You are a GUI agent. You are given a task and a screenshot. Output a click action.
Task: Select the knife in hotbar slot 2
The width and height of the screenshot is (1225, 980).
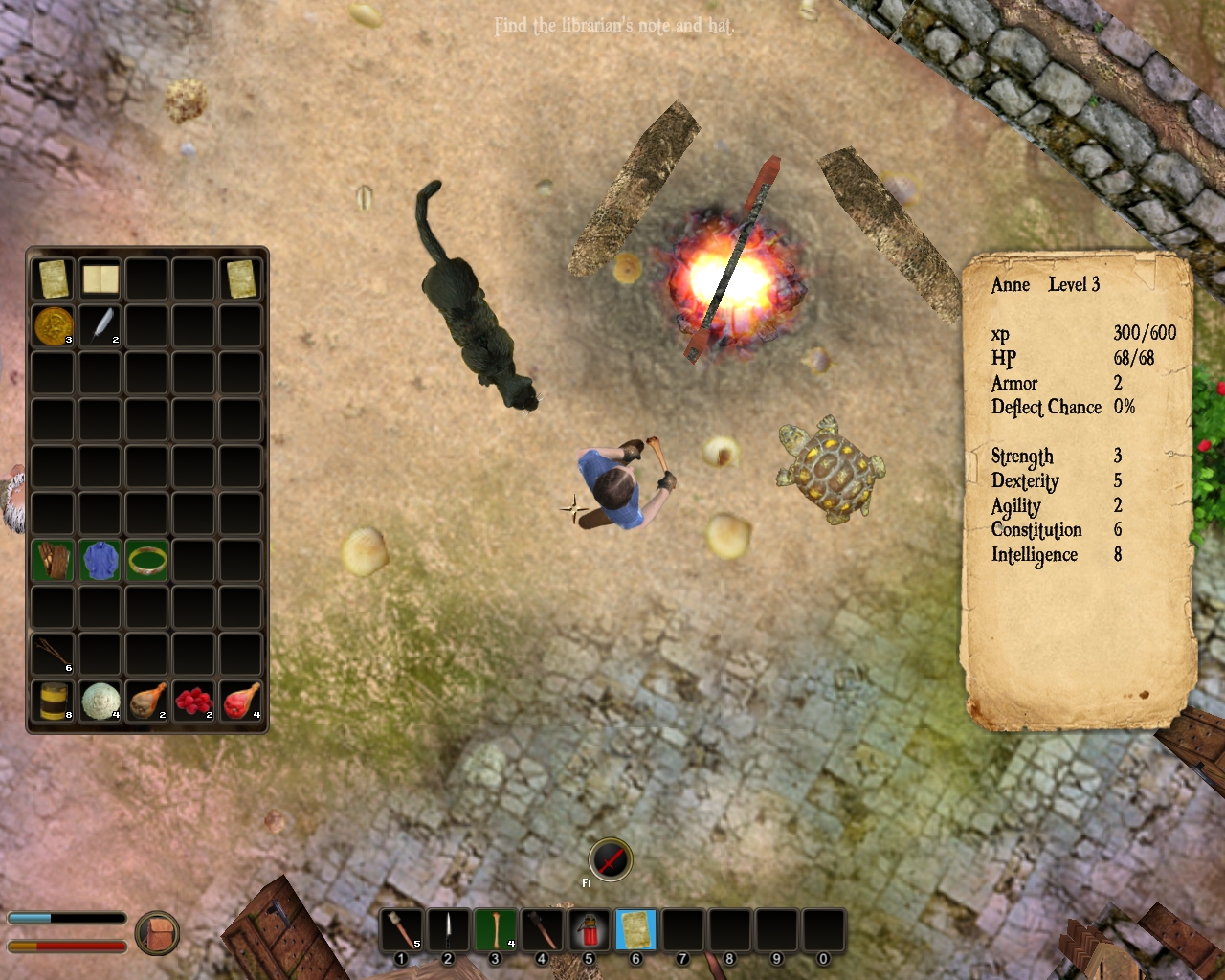(x=448, y=929)
